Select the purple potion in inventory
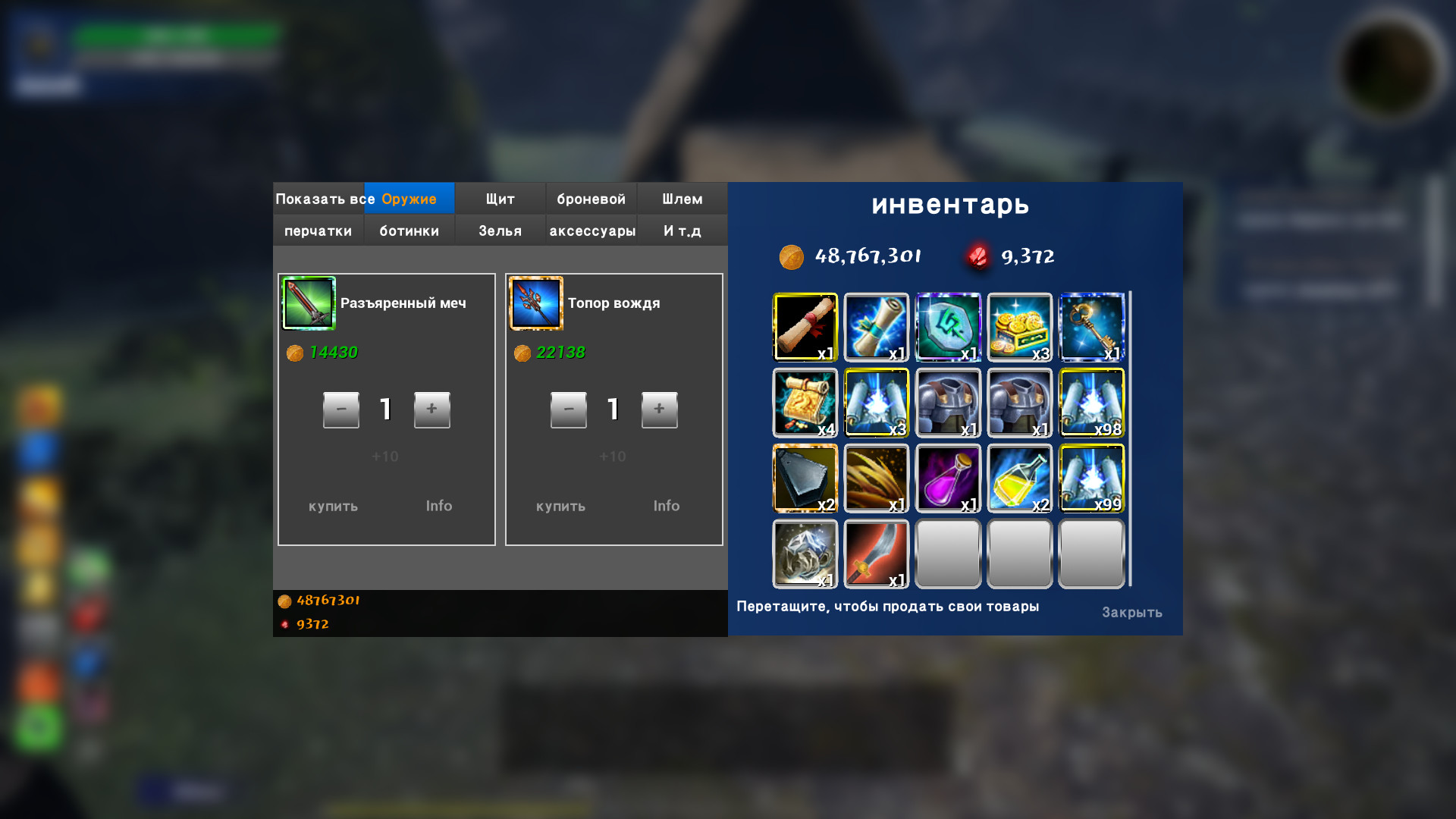This screenshot has height=819, width=1456. click(948, 478)
